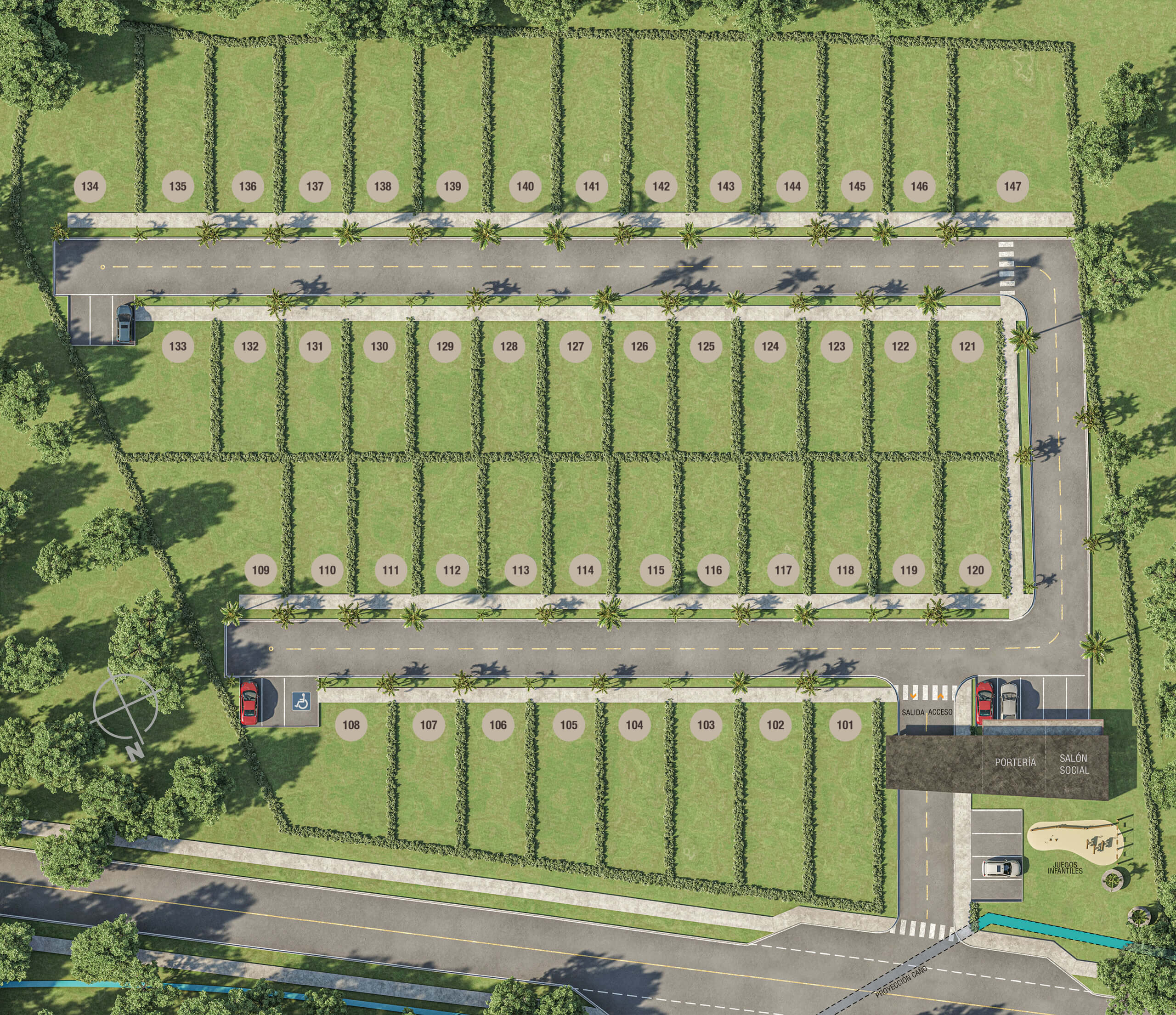Choose lot number 109

click(260, 570)
